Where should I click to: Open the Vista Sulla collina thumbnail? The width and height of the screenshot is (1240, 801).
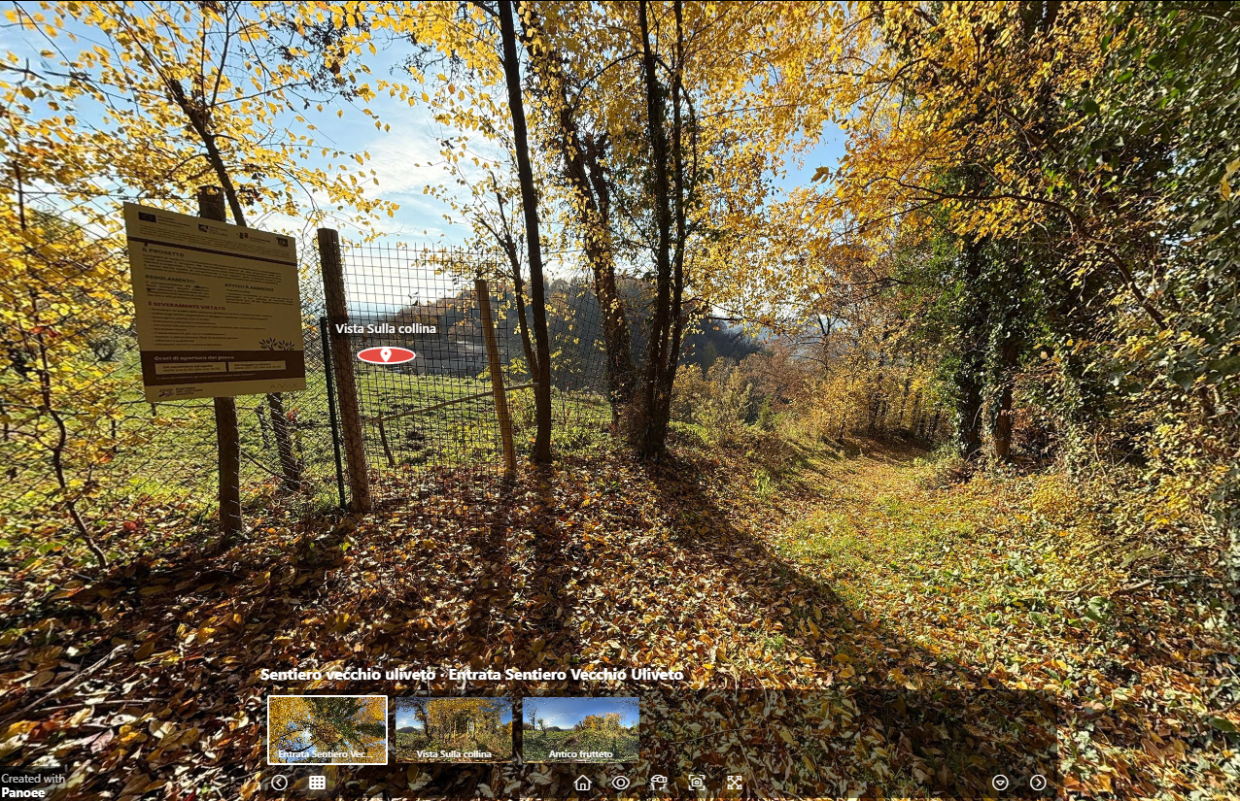pos(454,730)
